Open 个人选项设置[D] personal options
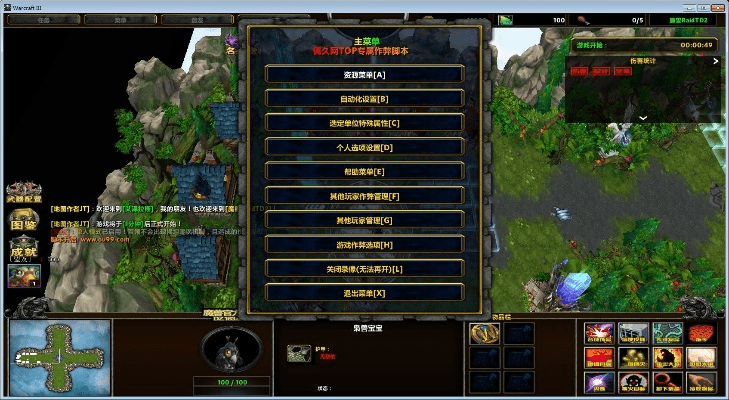This screenshot has width=729, height=400. [x=364, y=147]
